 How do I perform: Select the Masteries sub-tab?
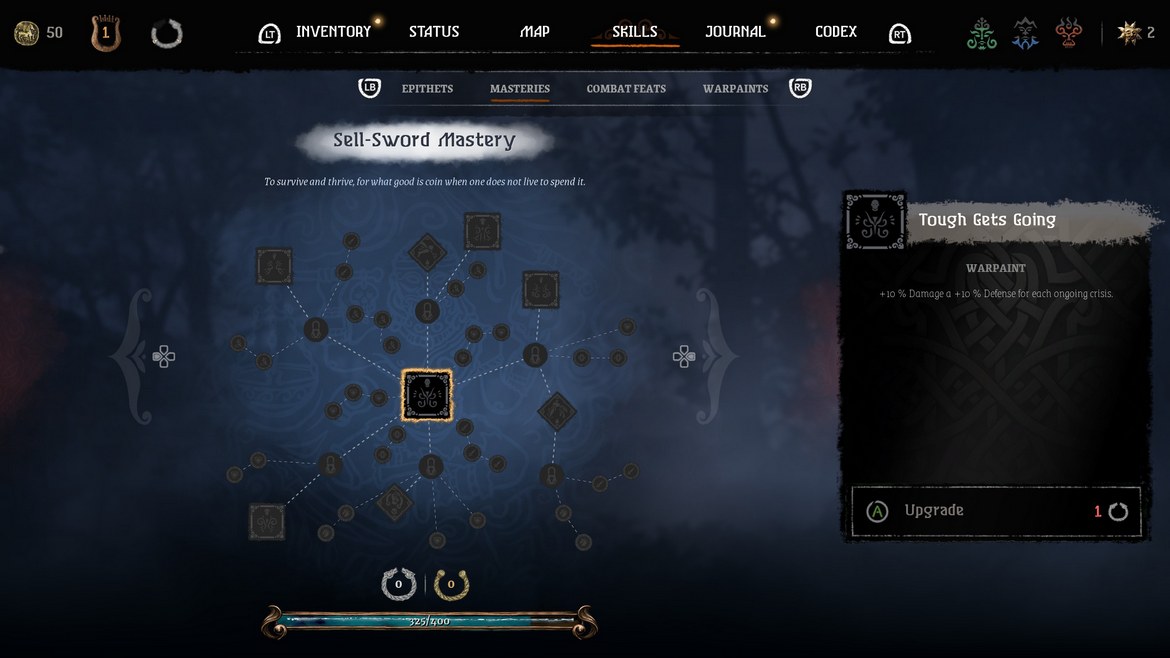520,89
